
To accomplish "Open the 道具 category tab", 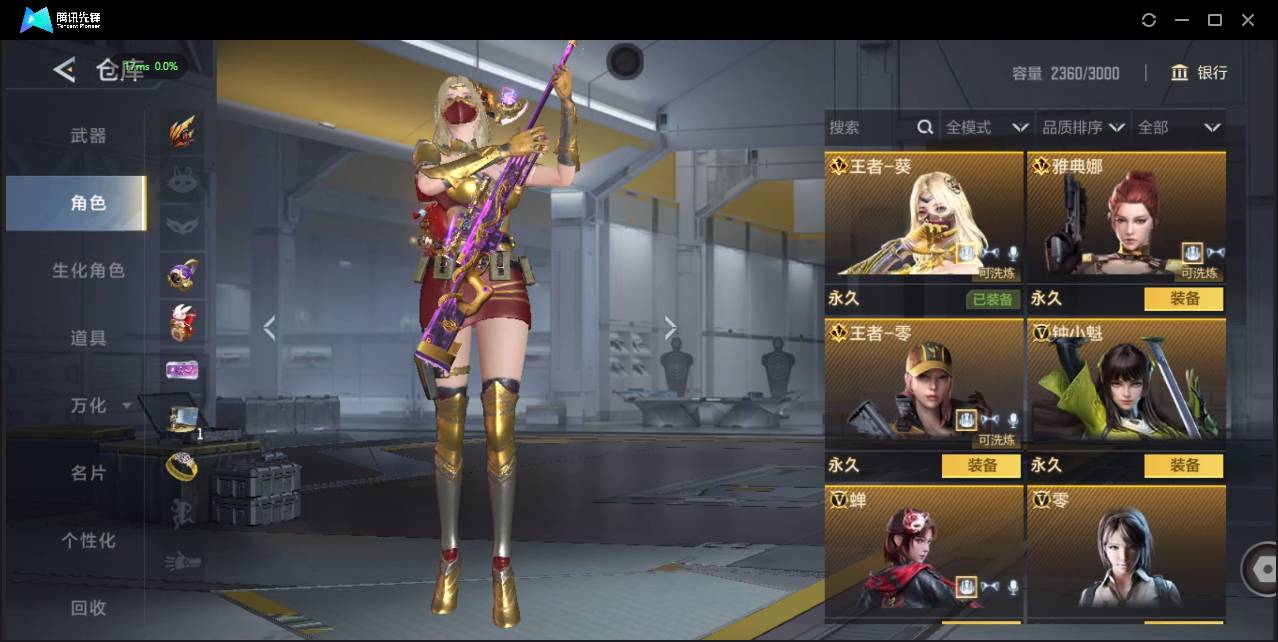I will click(88, 338).
